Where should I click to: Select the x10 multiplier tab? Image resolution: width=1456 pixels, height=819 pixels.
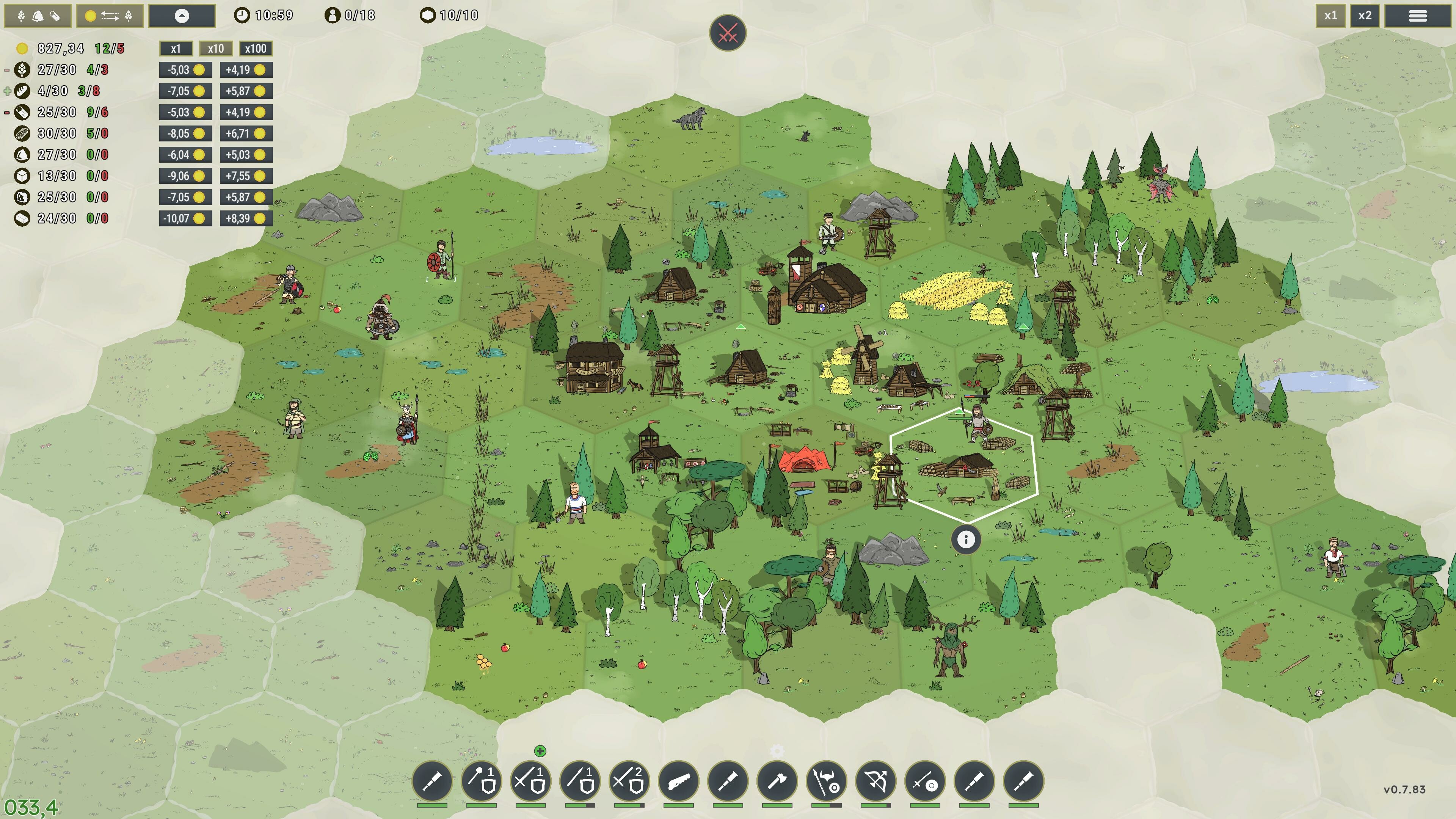[x=216, y=49]
